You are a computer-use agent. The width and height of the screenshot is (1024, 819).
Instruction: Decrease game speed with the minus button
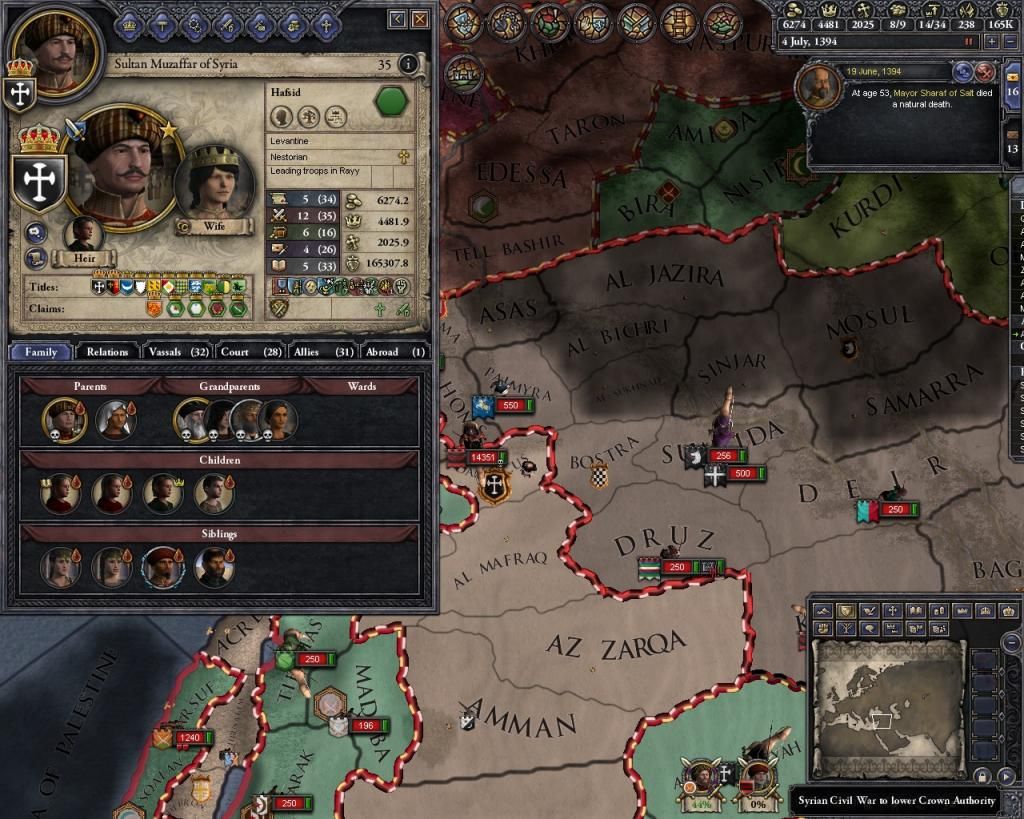[1008, 42]
